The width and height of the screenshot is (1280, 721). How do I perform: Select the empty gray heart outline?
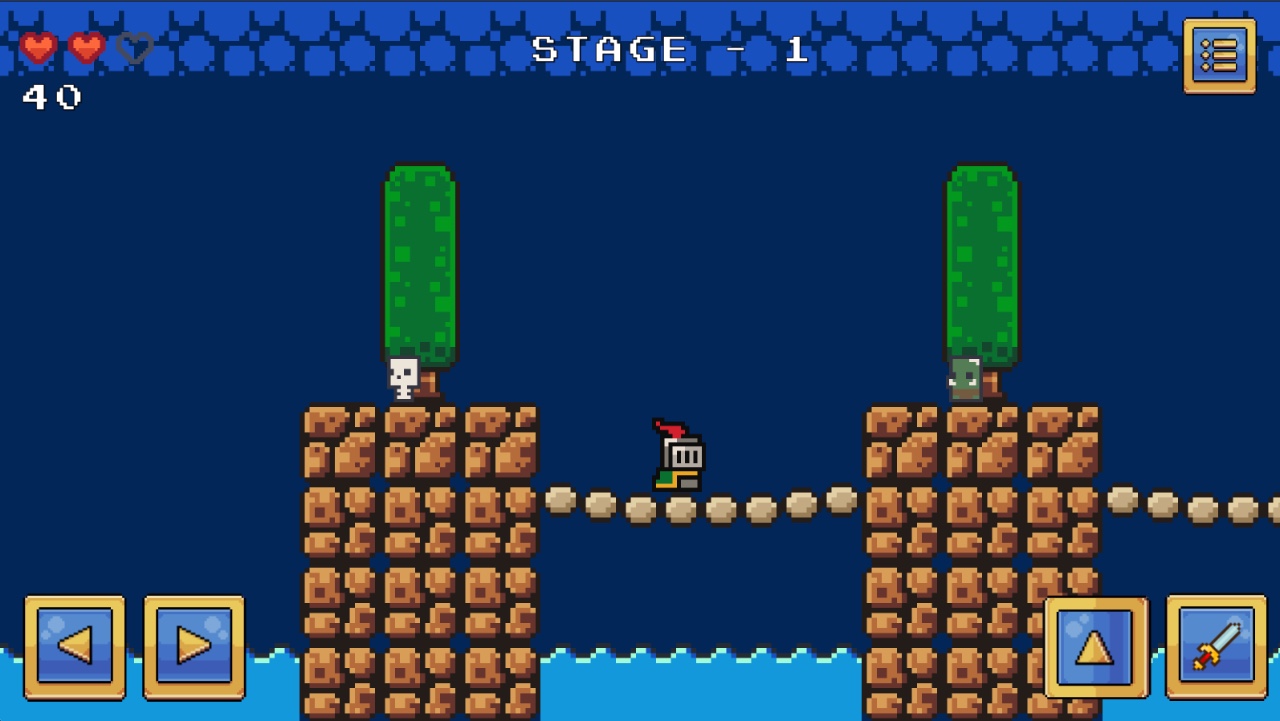pyautogui.click(x=135, y=47)
